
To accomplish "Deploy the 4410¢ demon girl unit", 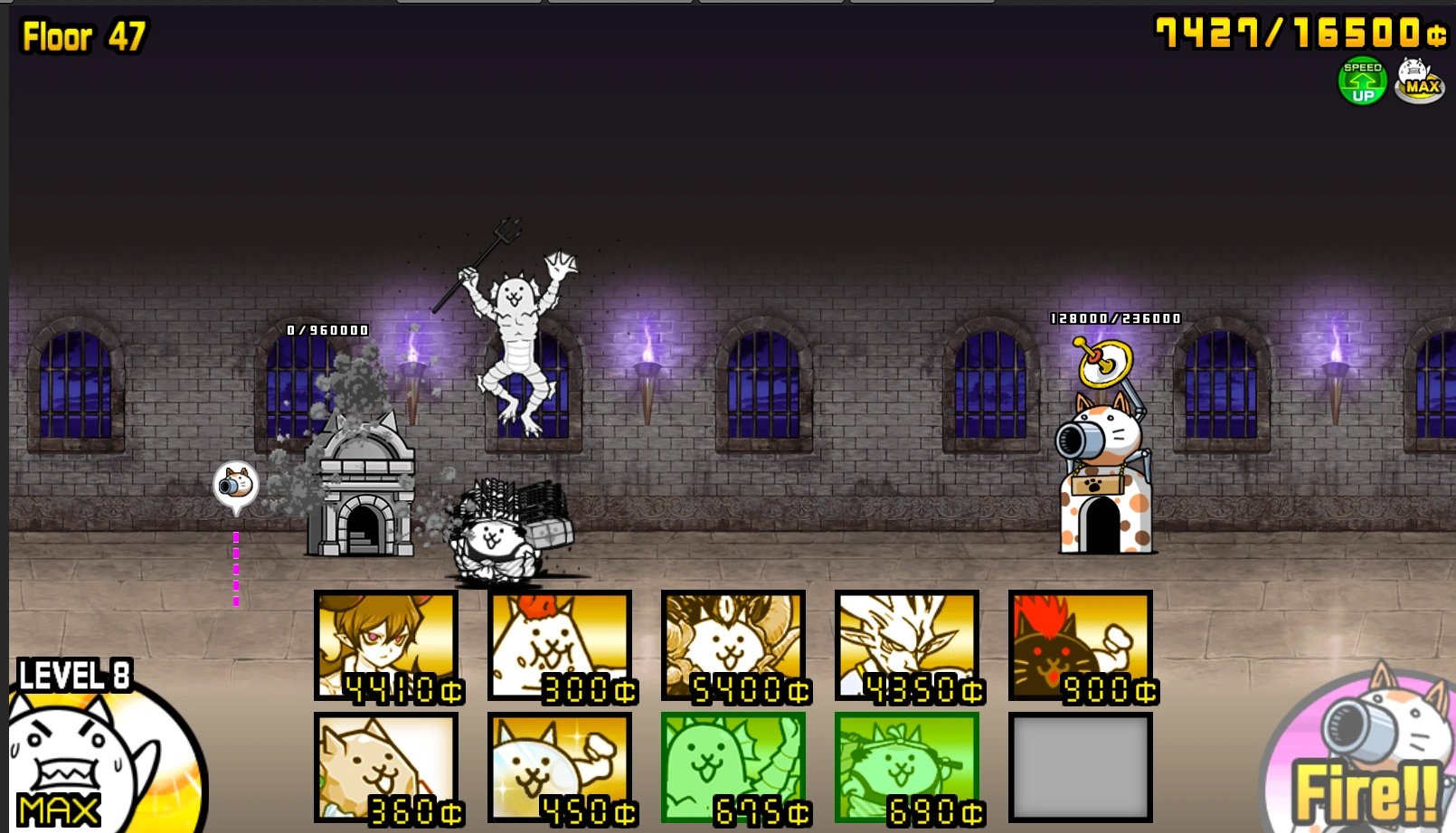I will [x=387, y=647].
